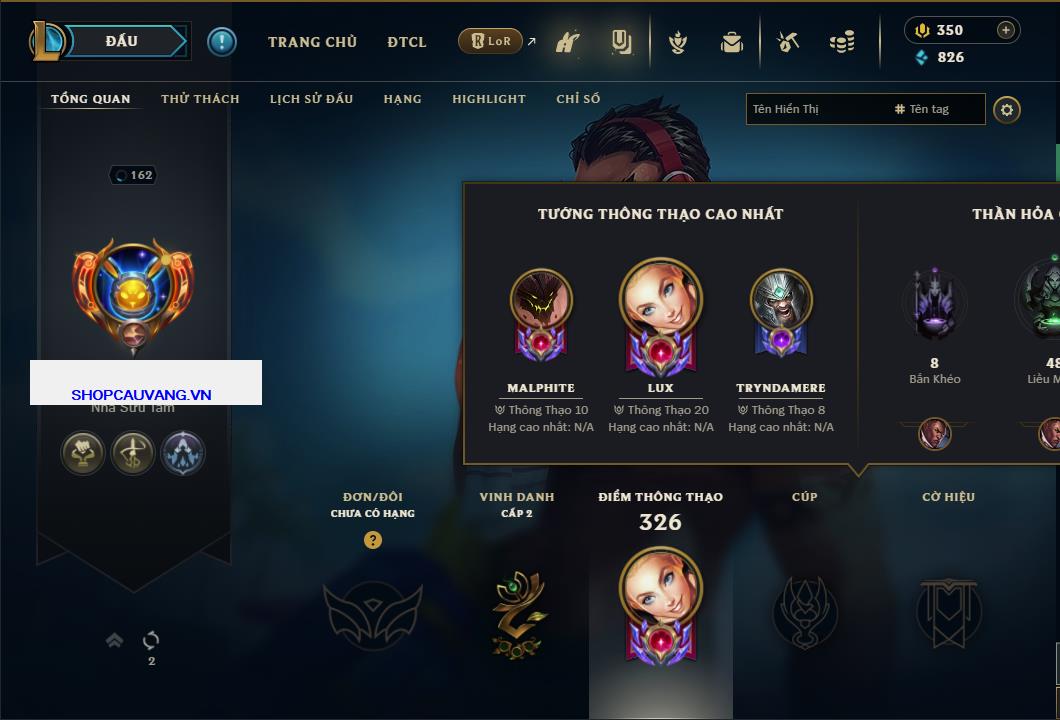
Task: Open the ĐƠN/ĐÔI rank help question mark
Action: pyautogui.click(x=373, y=540)
